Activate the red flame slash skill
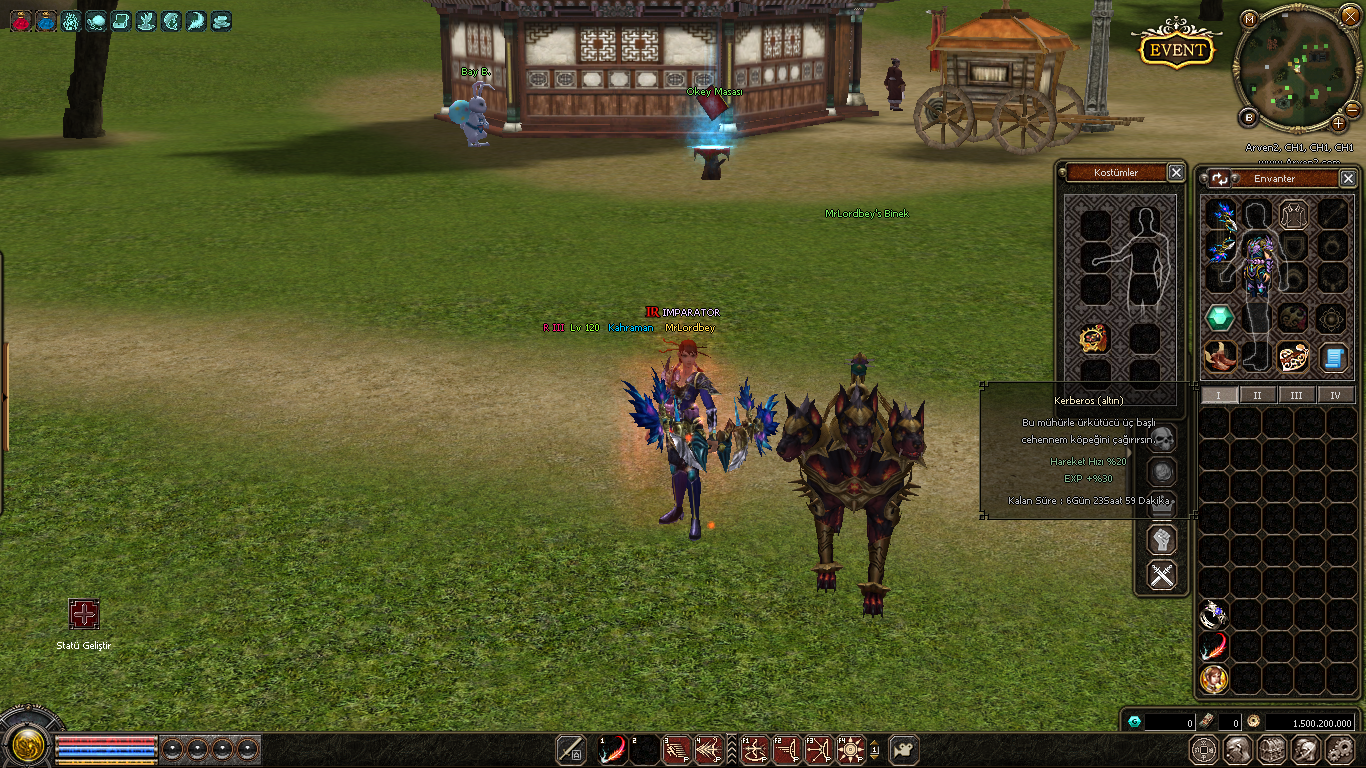 point(612,749)
